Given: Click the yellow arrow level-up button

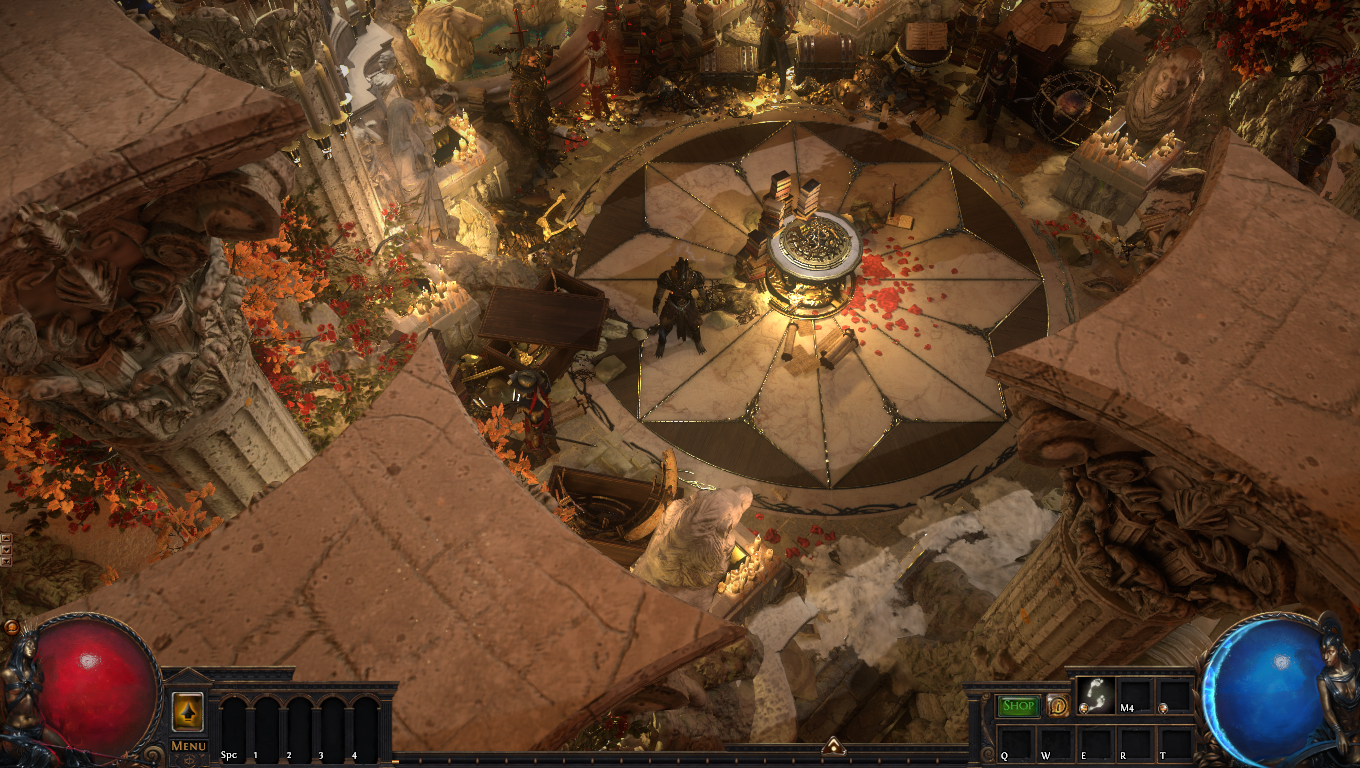Looking at the screenshot, I should [x=188, y=711].
